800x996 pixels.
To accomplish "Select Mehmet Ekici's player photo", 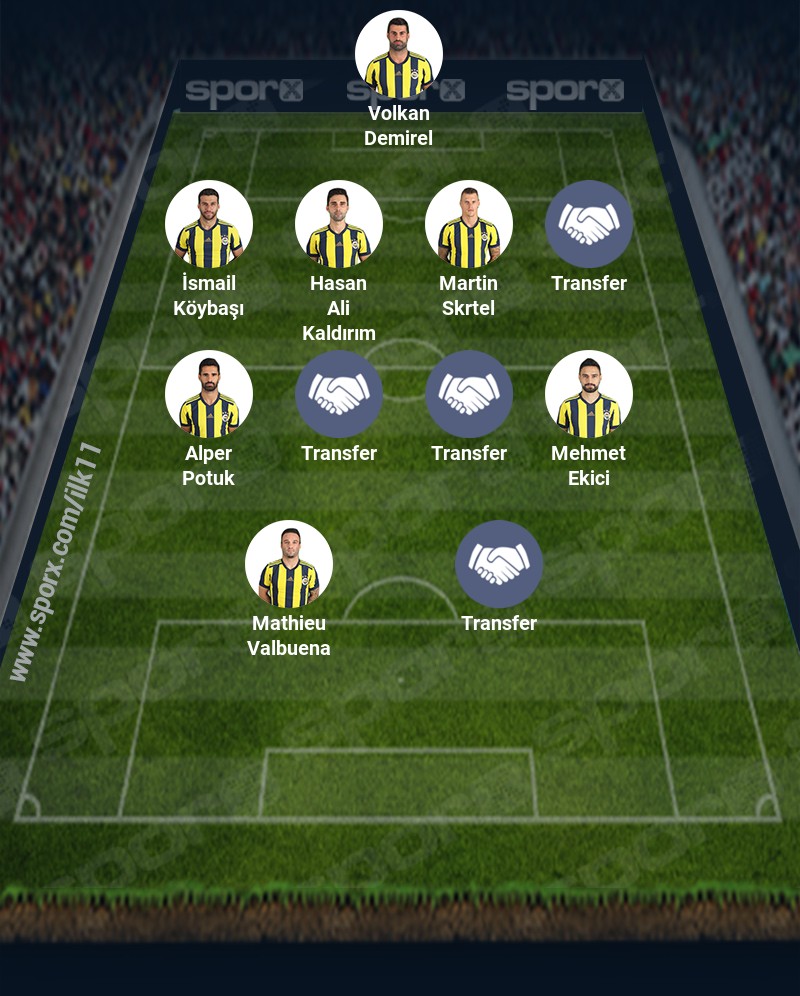I will [x=589, y=394].
